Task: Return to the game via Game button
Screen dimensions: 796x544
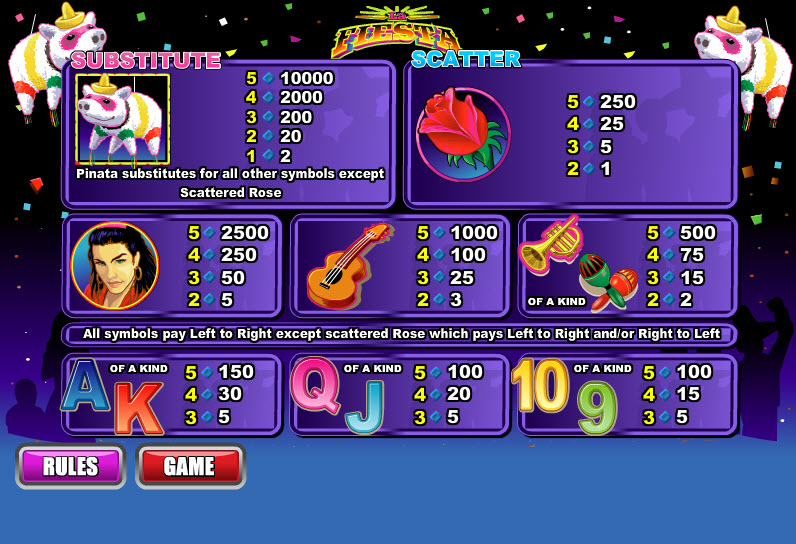Action: click(190, 466)
